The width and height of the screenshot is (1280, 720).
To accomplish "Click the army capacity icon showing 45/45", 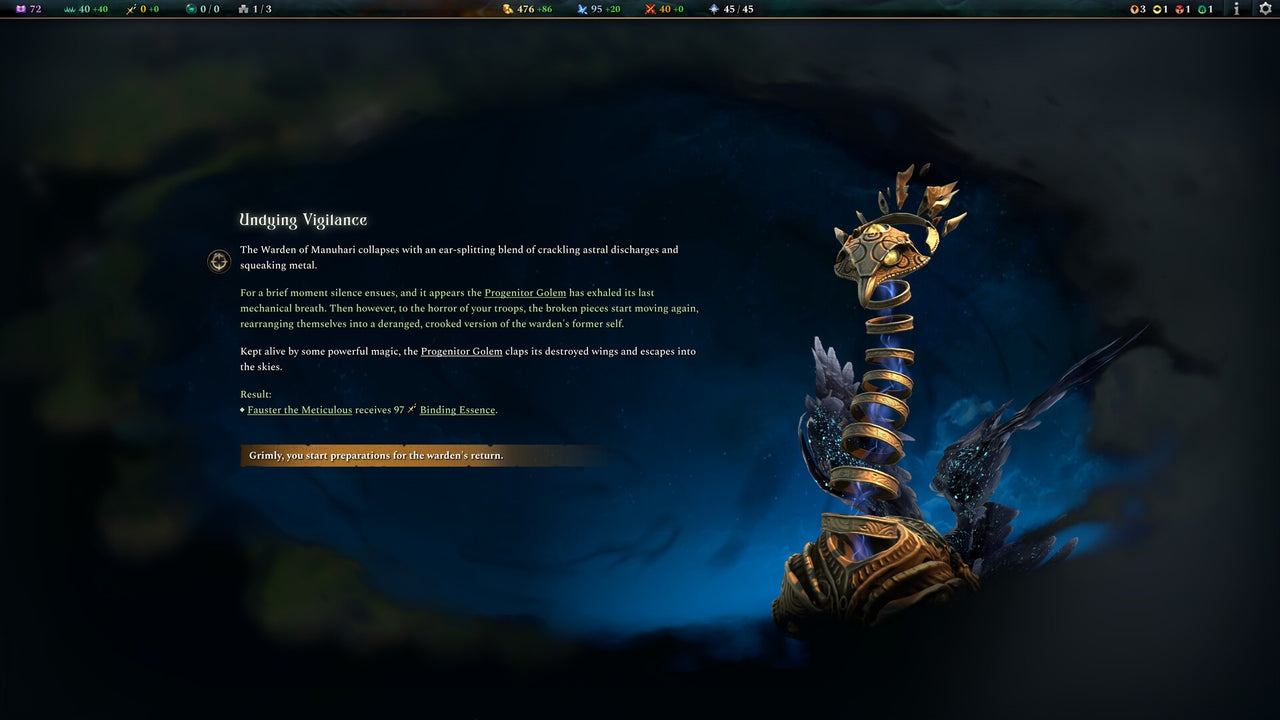I will coord(712,9).
